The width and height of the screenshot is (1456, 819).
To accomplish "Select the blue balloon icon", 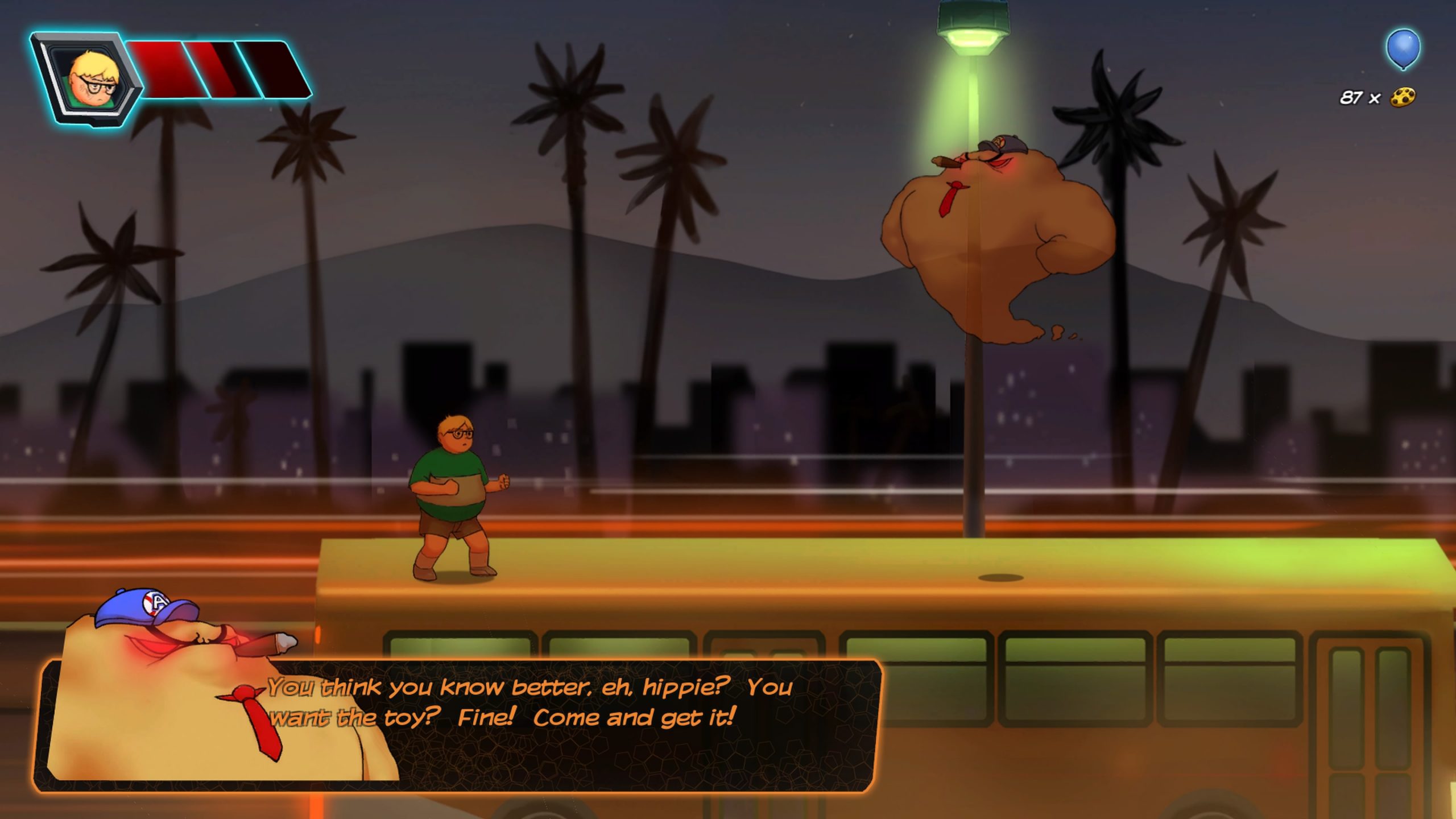I will pos(1403,49).
